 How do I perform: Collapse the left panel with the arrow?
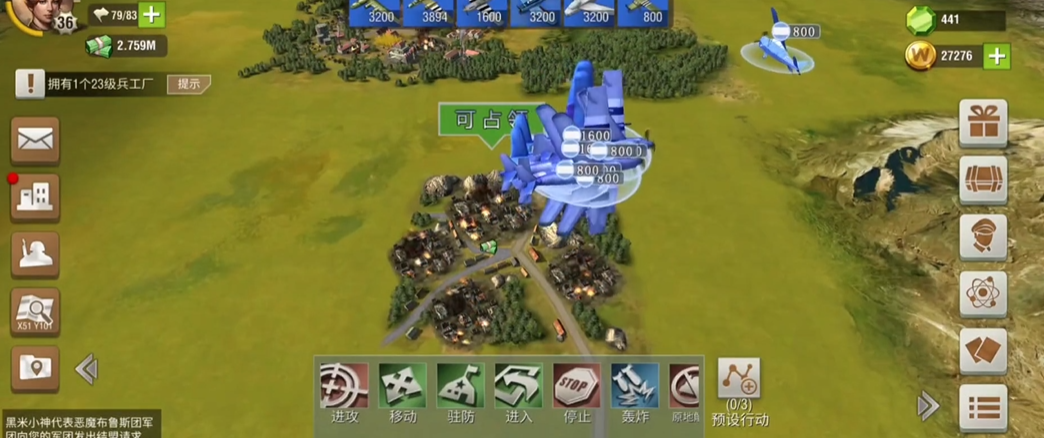87,369
